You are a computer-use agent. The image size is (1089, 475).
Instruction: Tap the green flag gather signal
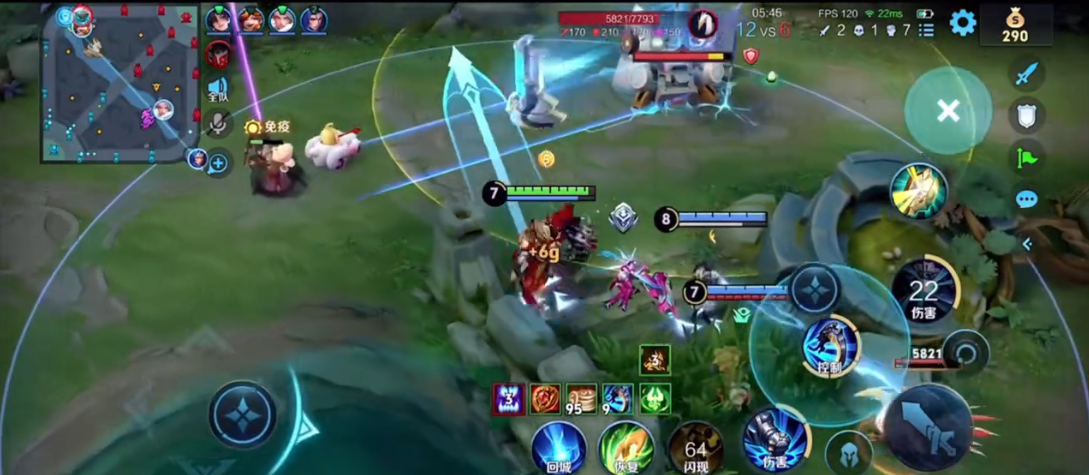pos(1026,157)
